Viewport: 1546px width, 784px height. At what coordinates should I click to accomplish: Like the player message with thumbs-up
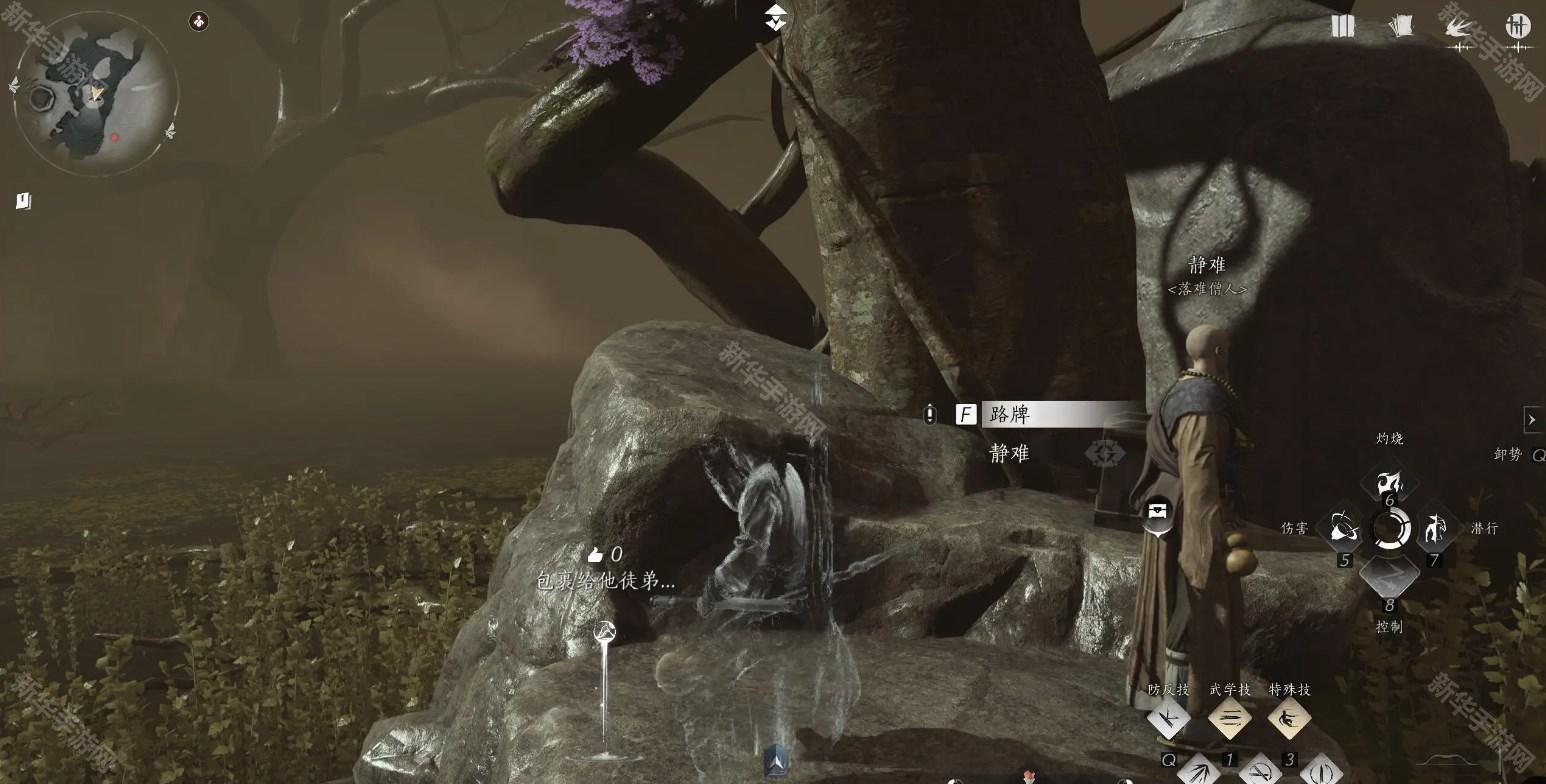pos(596,554)
